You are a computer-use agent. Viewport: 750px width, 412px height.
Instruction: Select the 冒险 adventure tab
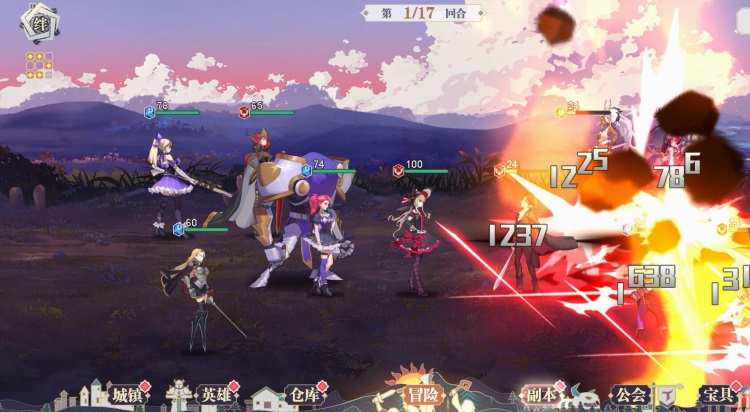(x=418, y=394)
